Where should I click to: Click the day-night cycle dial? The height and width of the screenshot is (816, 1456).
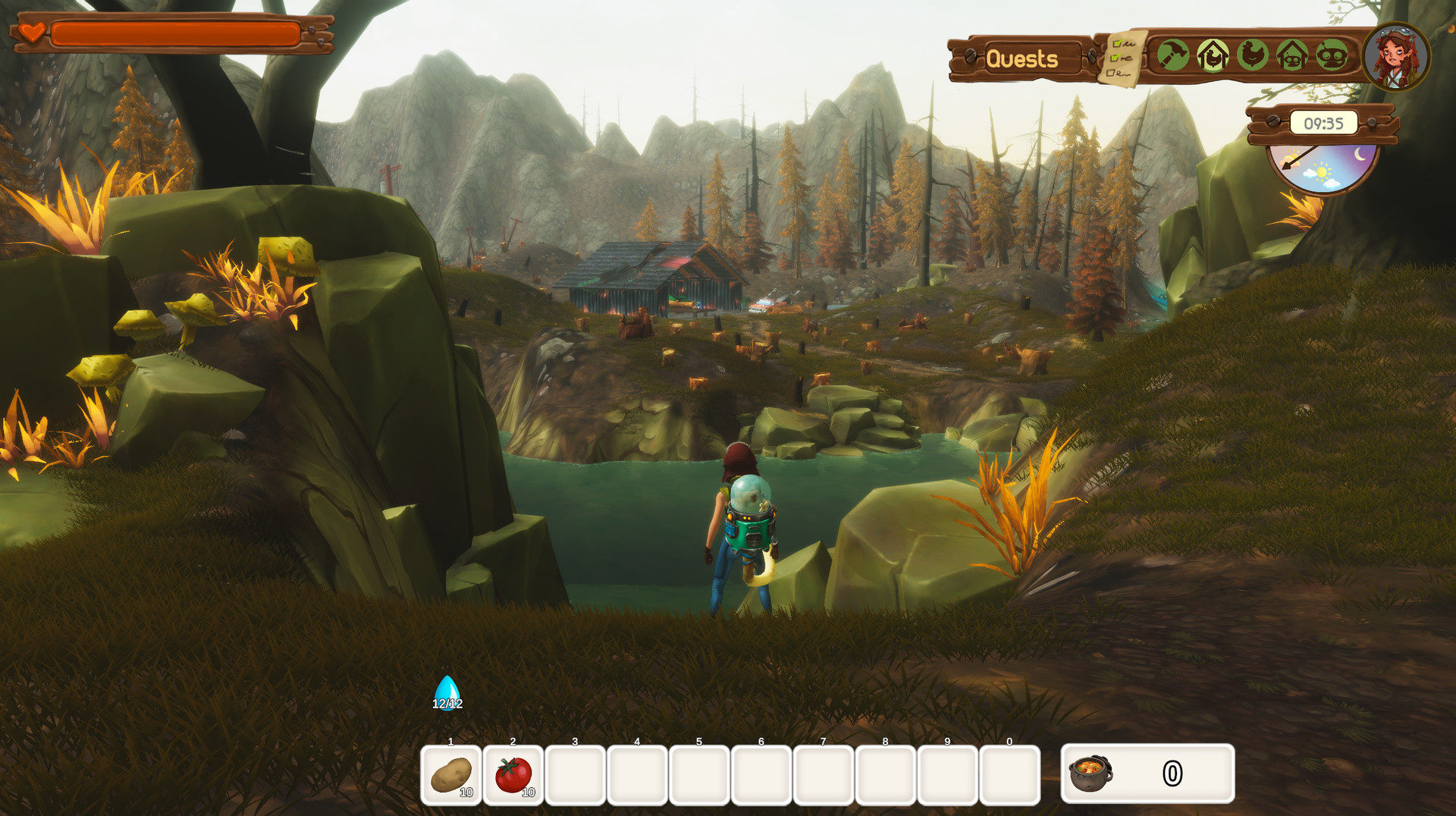1323,168
